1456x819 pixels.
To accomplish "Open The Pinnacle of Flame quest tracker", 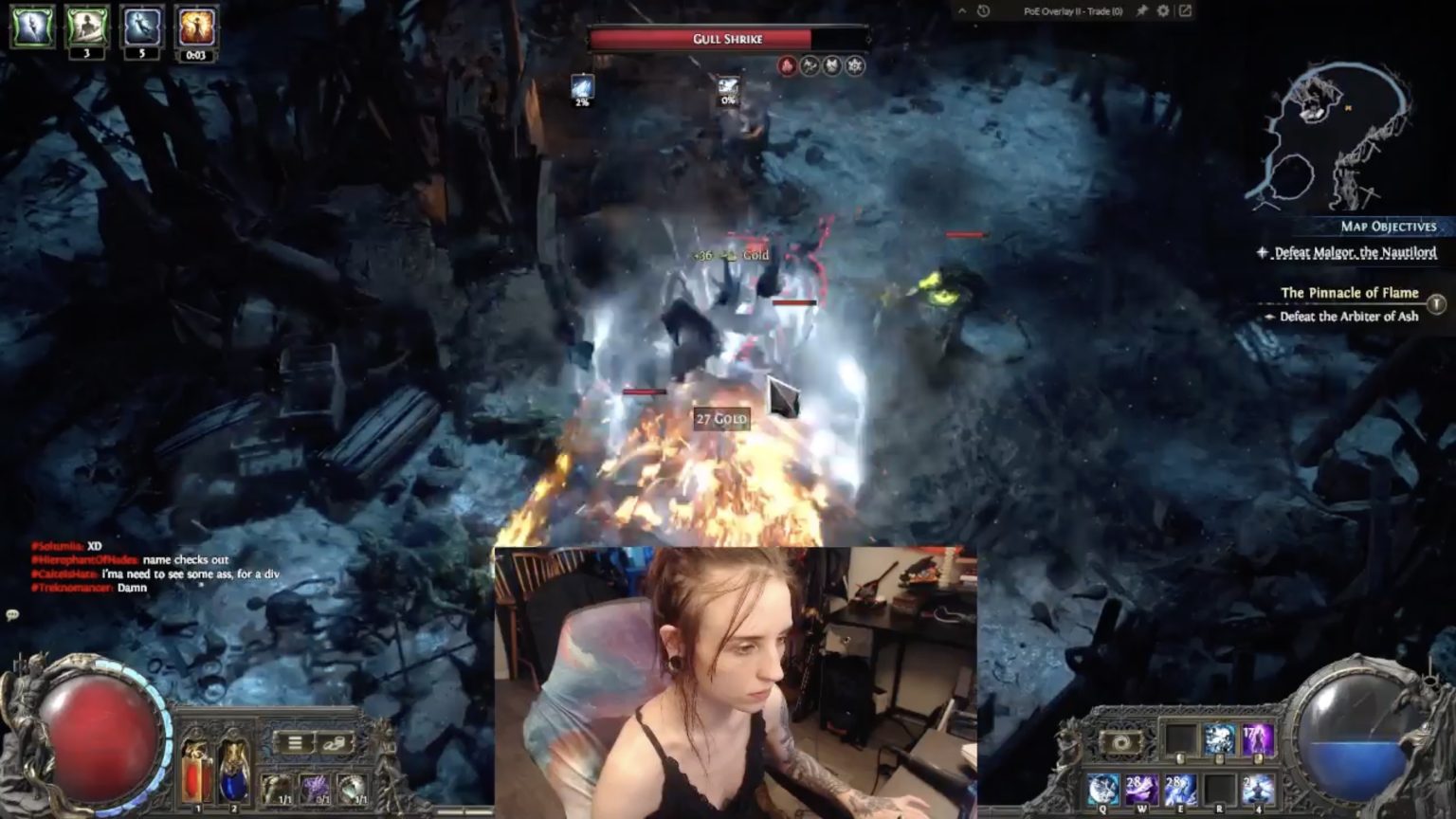I will (x=1349, y=293).
